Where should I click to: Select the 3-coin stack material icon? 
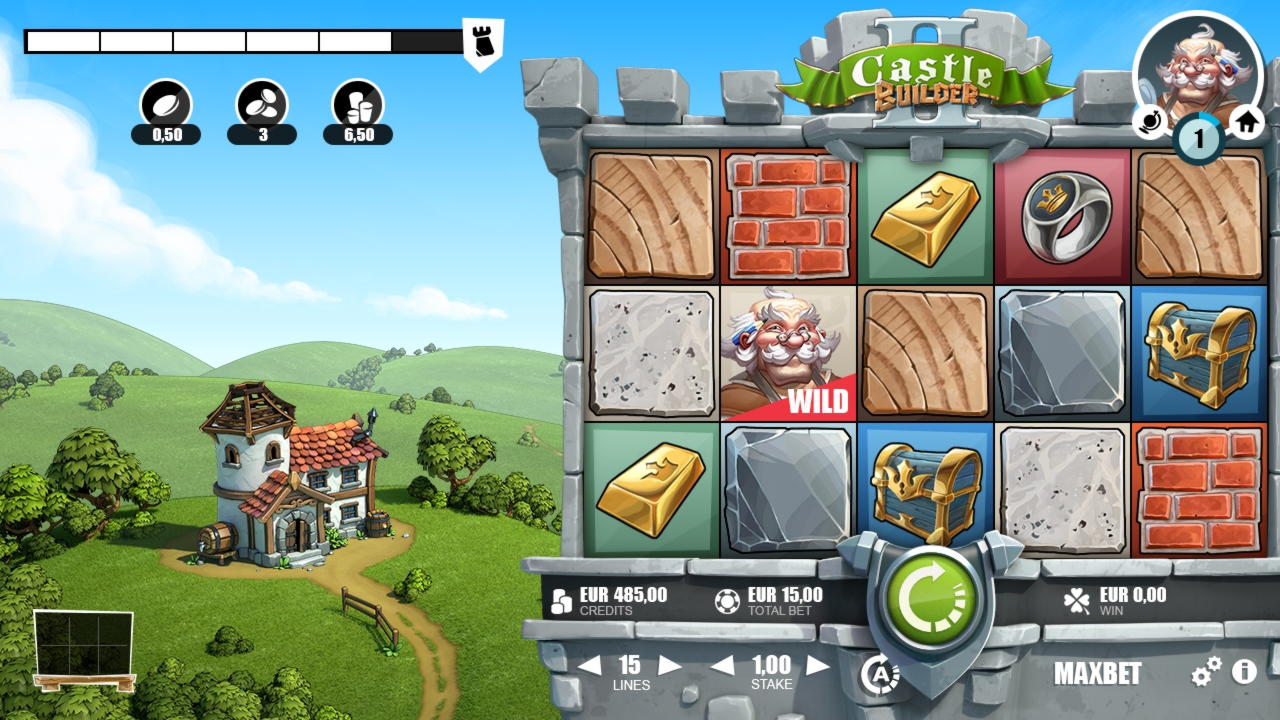[x=261, y=104]
